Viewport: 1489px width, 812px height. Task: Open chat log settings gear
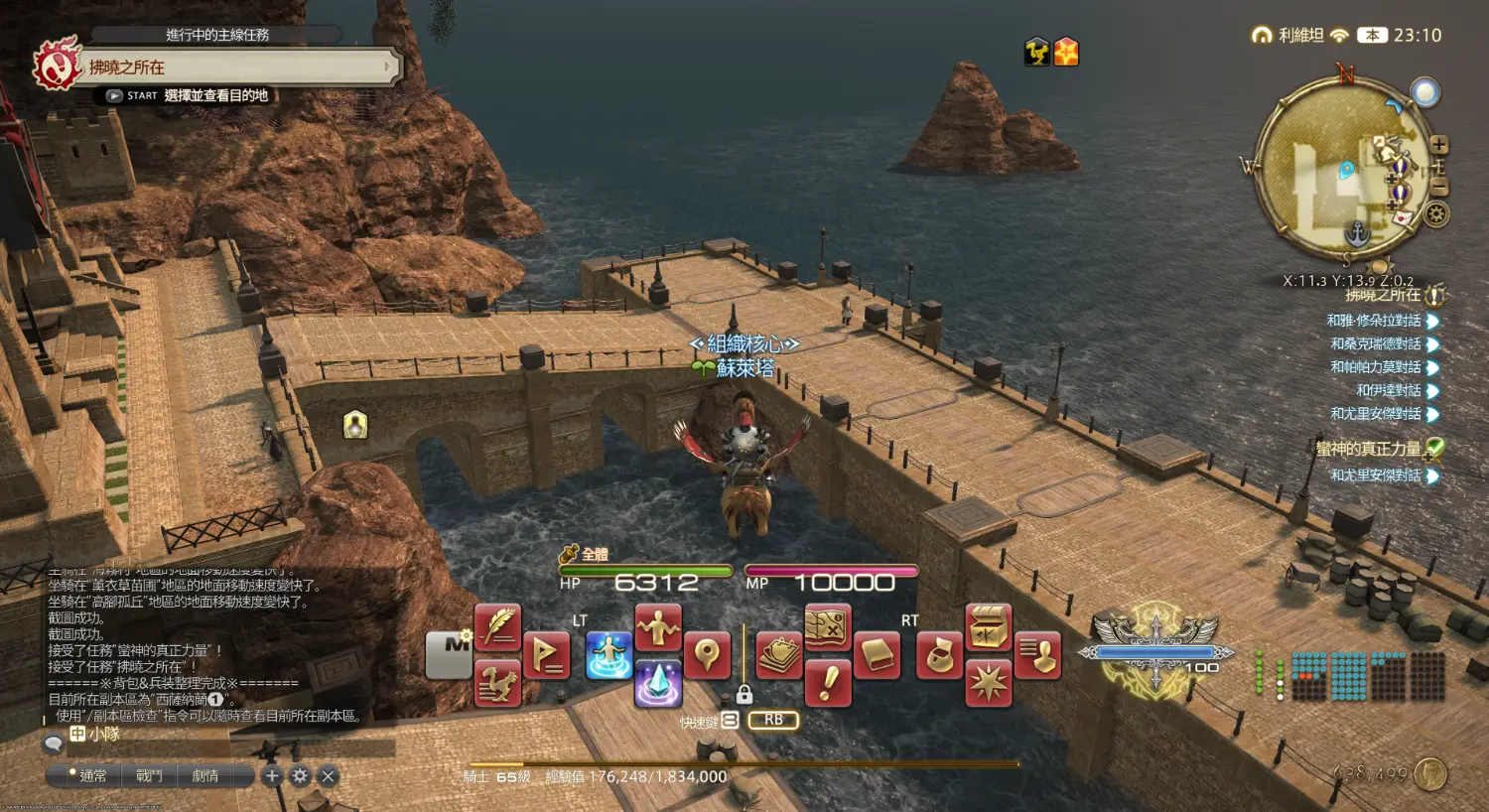pos(300,775)
